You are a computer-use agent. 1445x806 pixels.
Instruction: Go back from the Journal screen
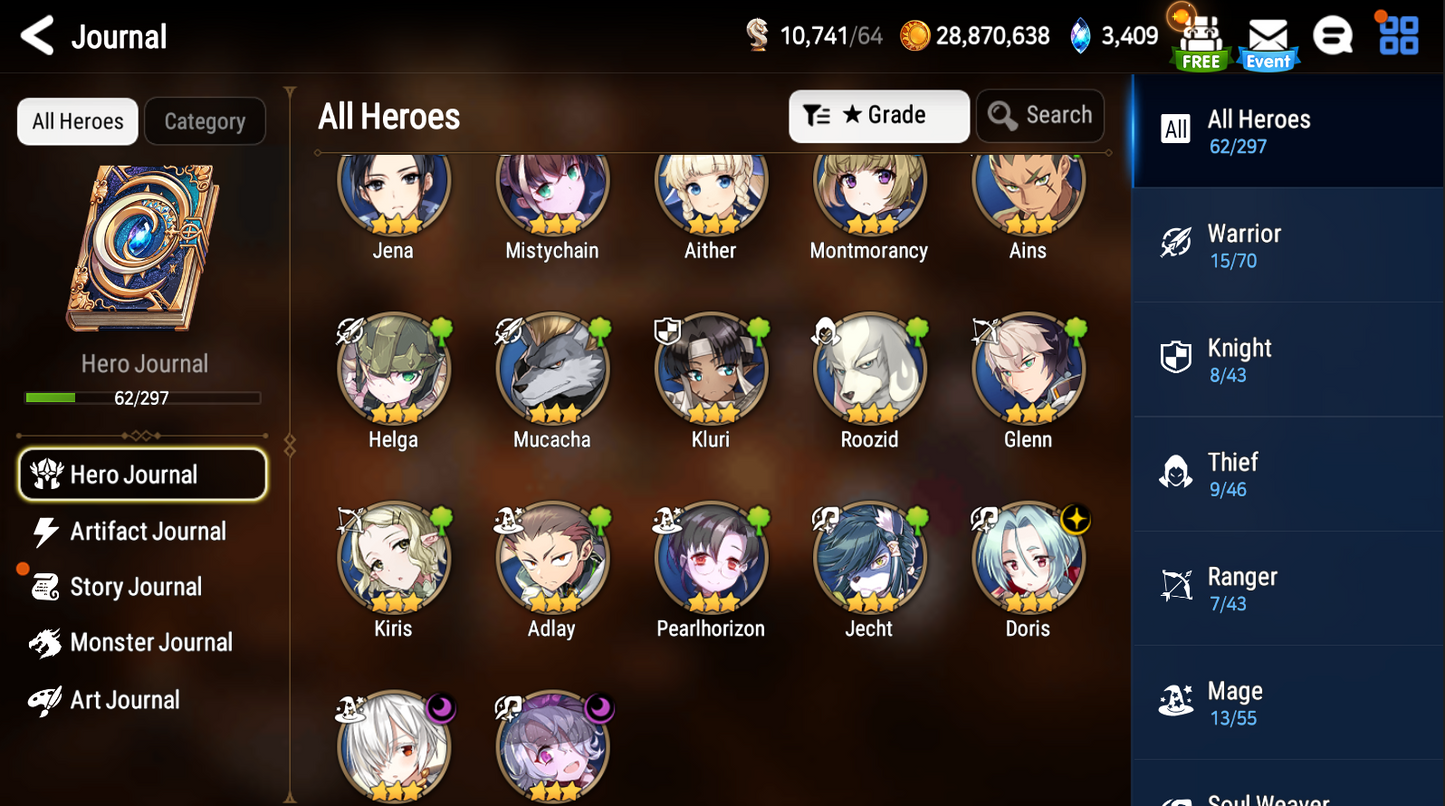coord(38,37)
